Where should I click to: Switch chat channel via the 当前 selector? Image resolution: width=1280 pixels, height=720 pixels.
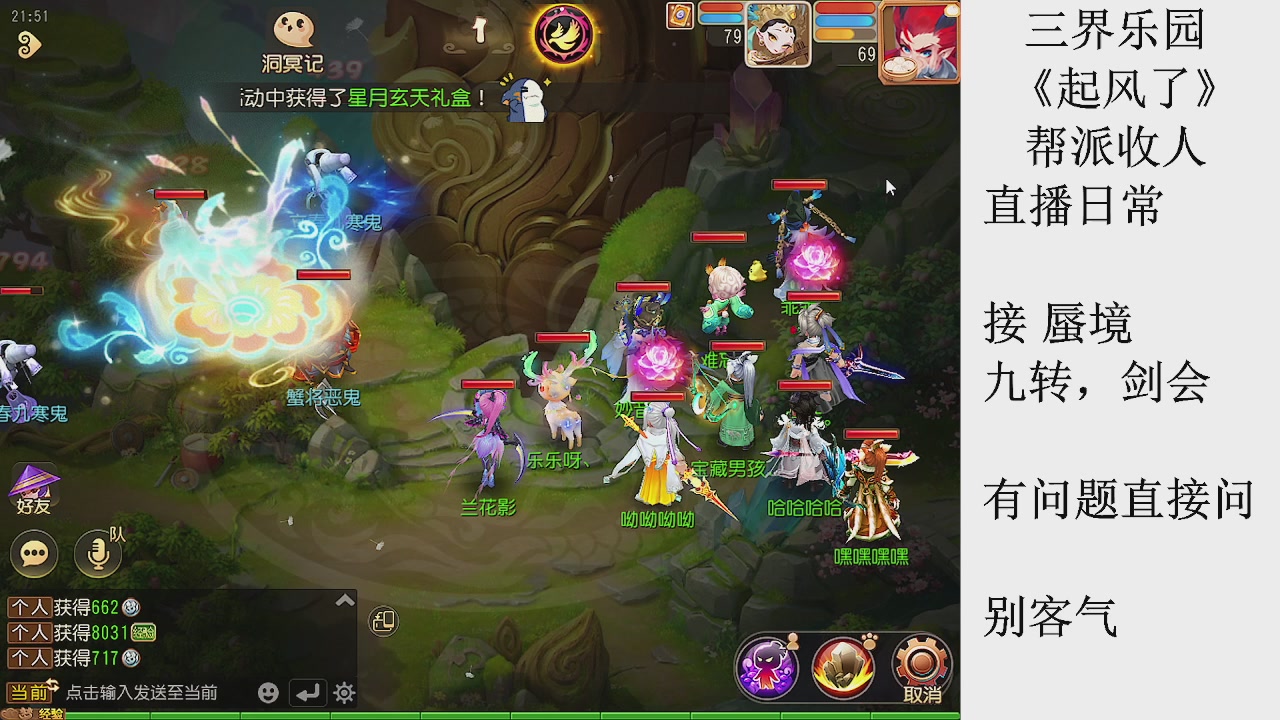click(30, 690)
